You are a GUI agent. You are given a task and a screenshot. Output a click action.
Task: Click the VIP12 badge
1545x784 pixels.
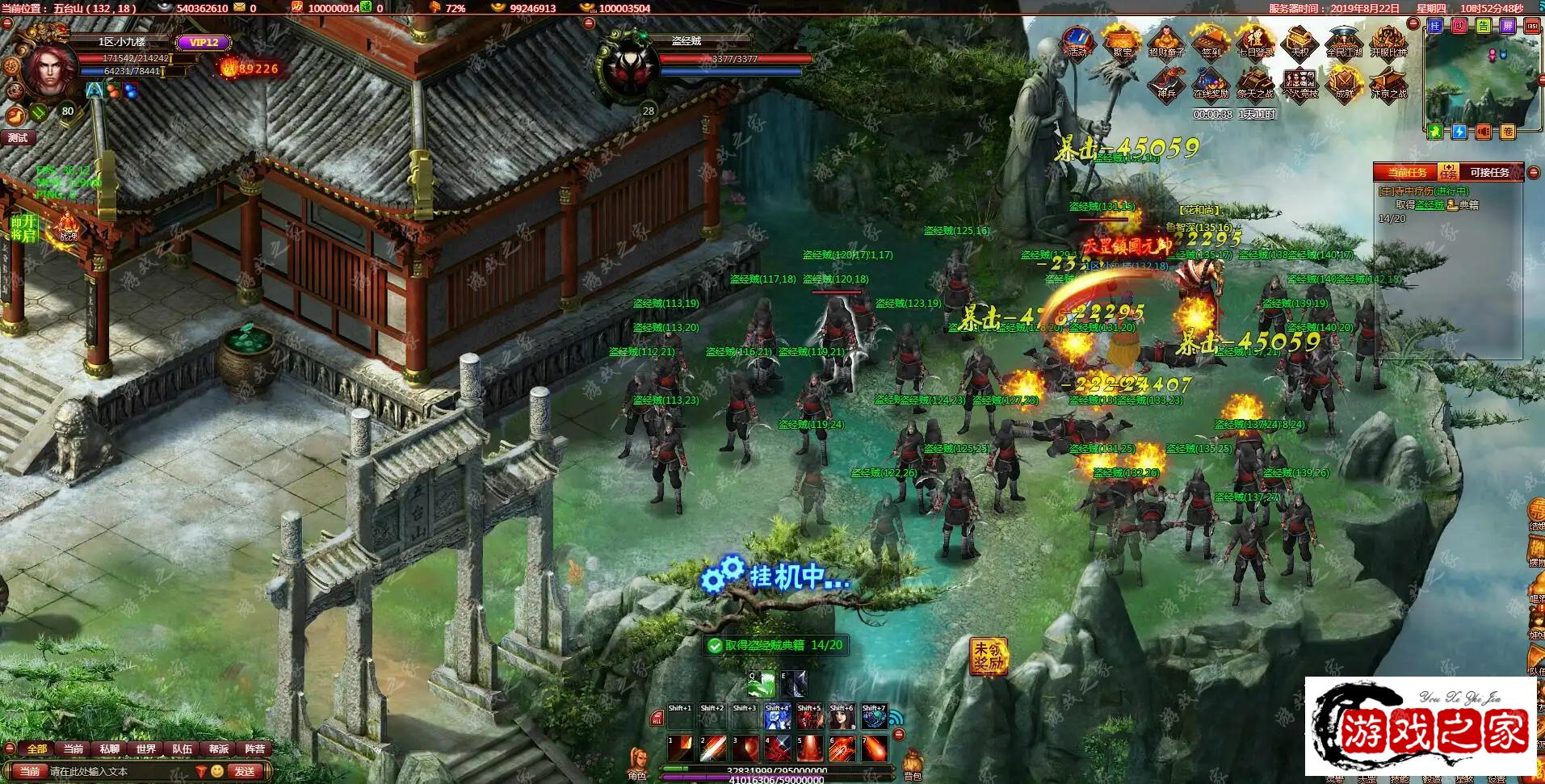click(x=204, y=43)
